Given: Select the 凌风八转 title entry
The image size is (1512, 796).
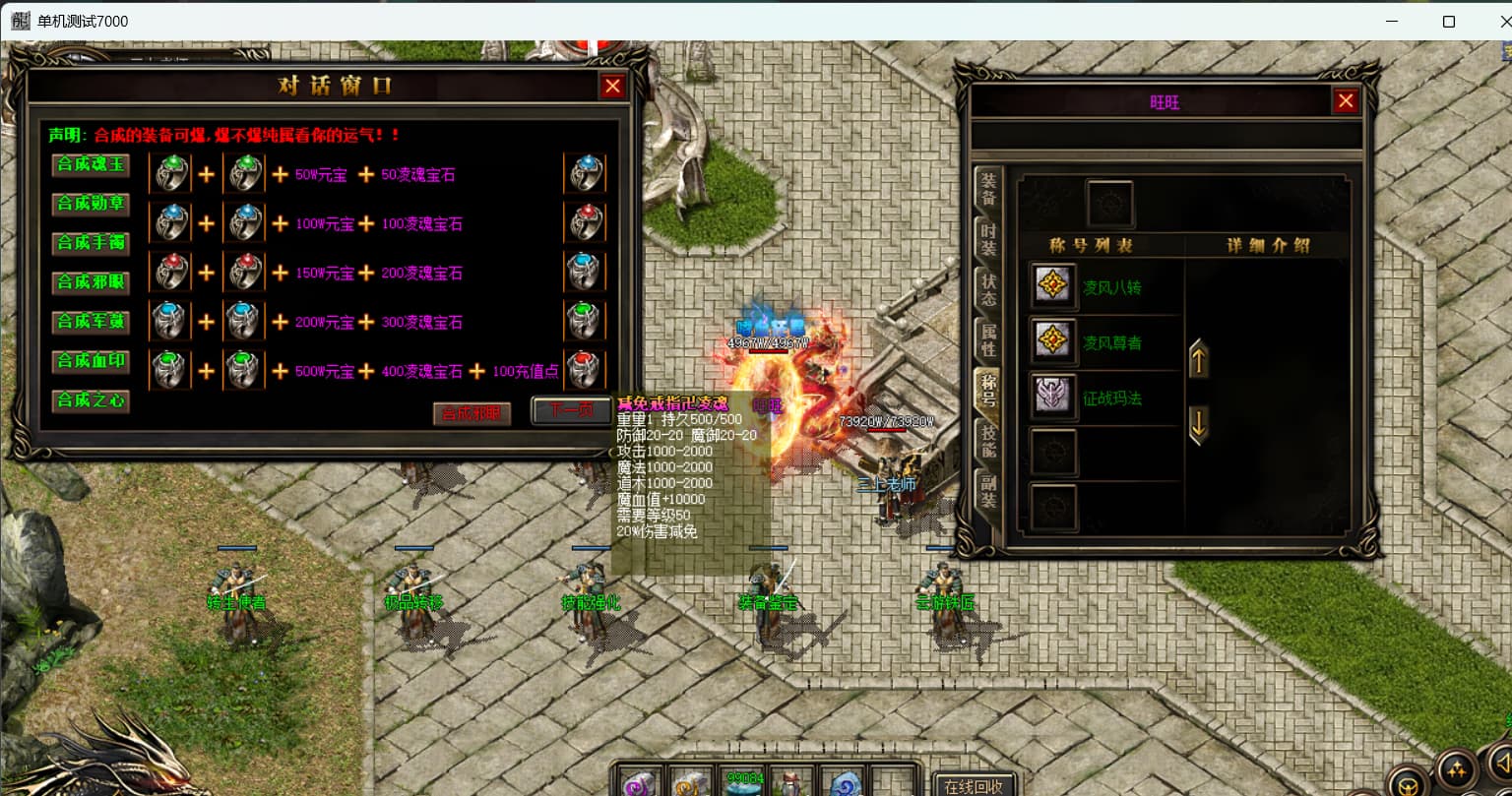Looking at the screenshot, I should pos(1112,287).
